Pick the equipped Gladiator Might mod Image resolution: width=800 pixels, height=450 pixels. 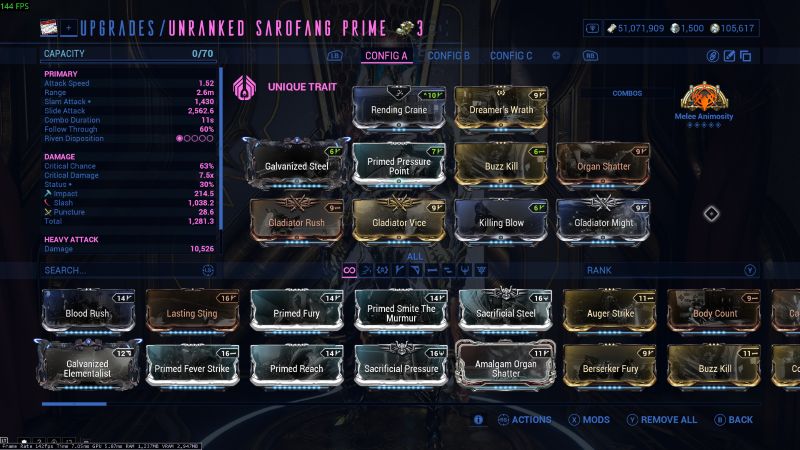603,219
